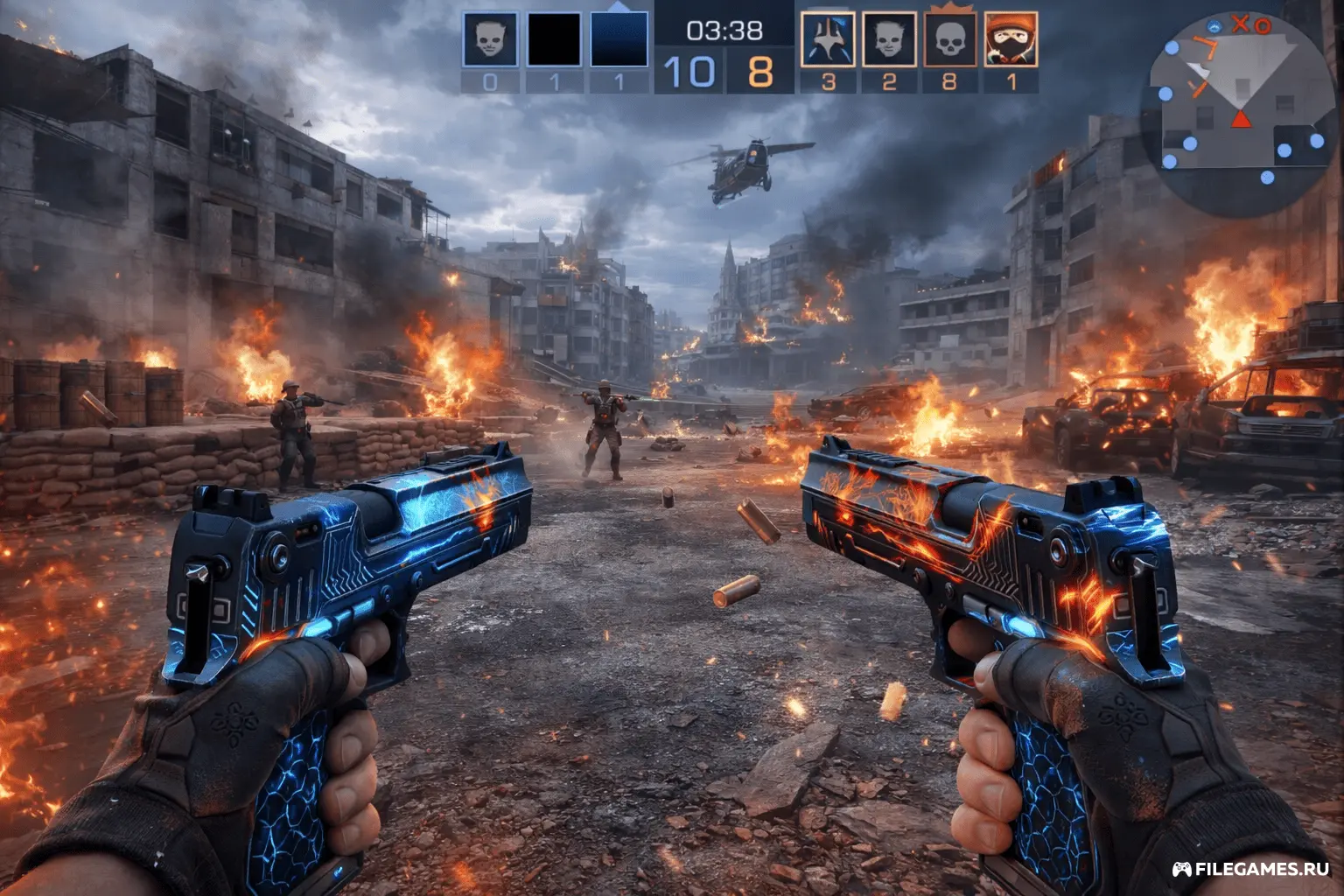Choose the orange-team pale mask player portrait

pos(889,39)
